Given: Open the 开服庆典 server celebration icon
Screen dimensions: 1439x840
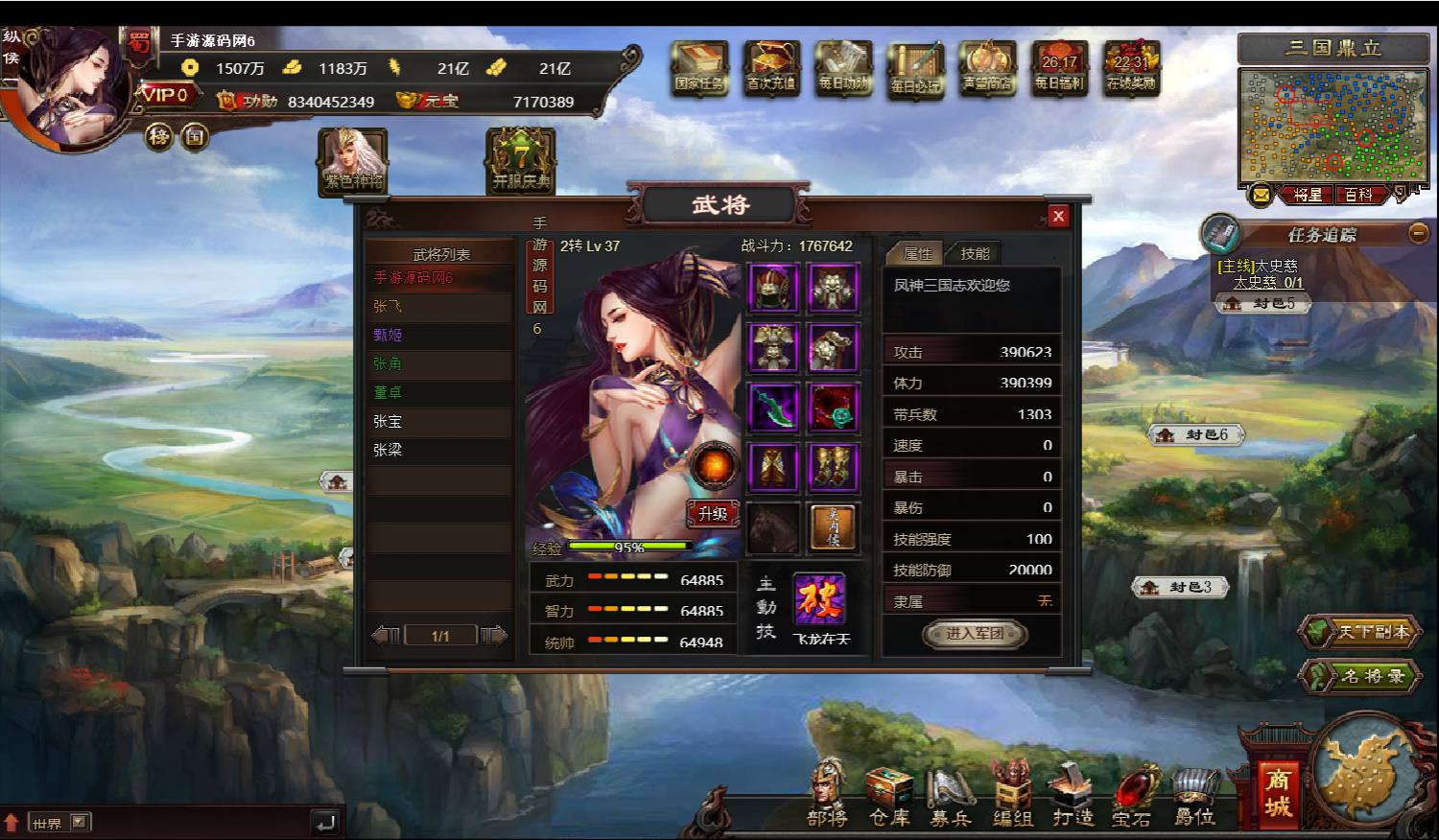Looking at the screenshot, I should tap(521, 160).
